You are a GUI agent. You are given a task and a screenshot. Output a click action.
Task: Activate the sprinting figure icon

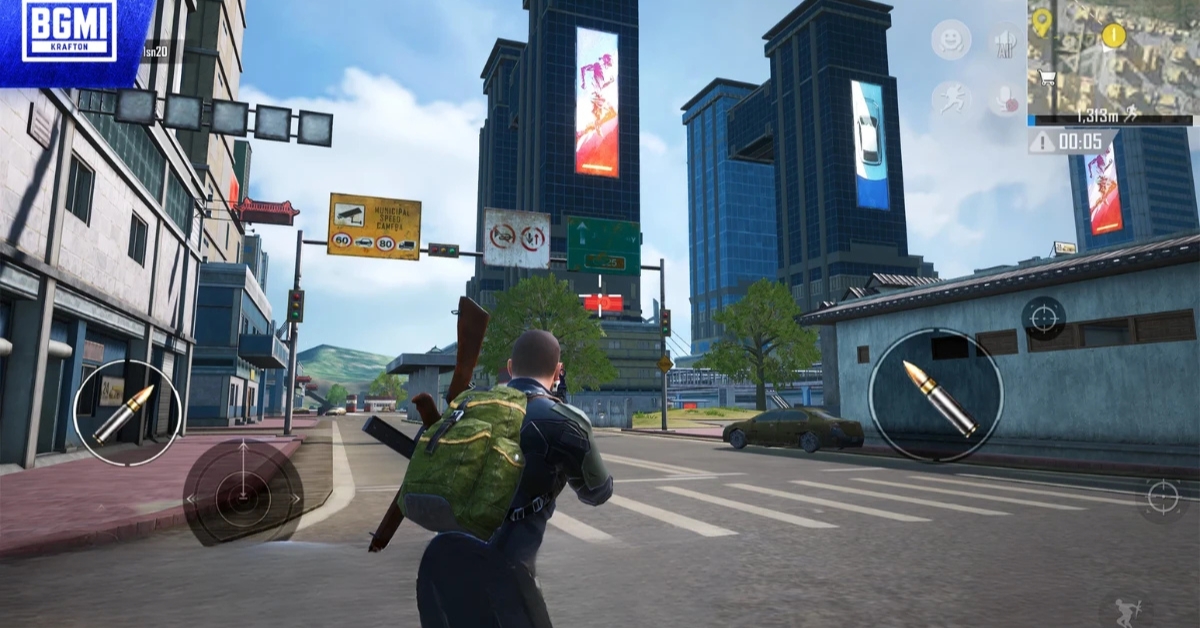click(951, 98)
